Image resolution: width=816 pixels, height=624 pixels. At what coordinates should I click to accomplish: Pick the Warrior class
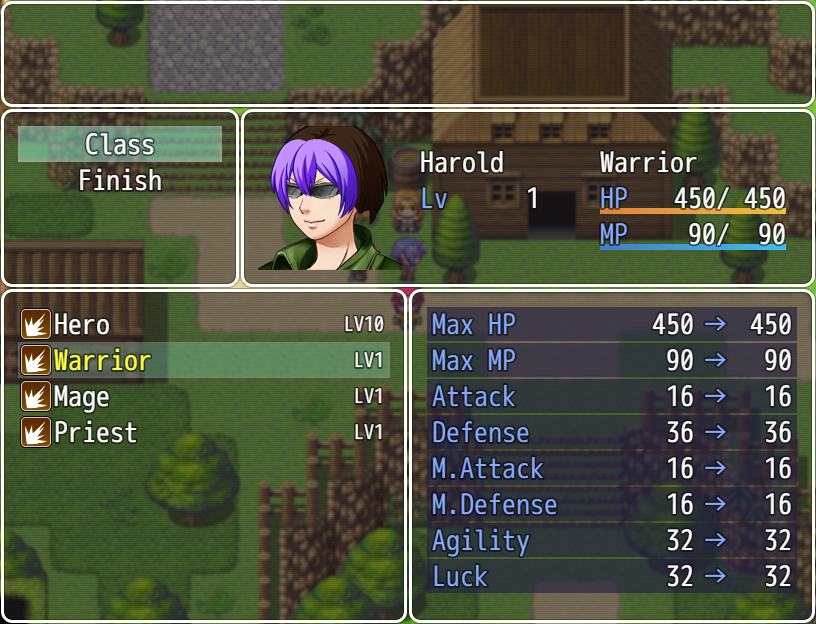[203, 361]
